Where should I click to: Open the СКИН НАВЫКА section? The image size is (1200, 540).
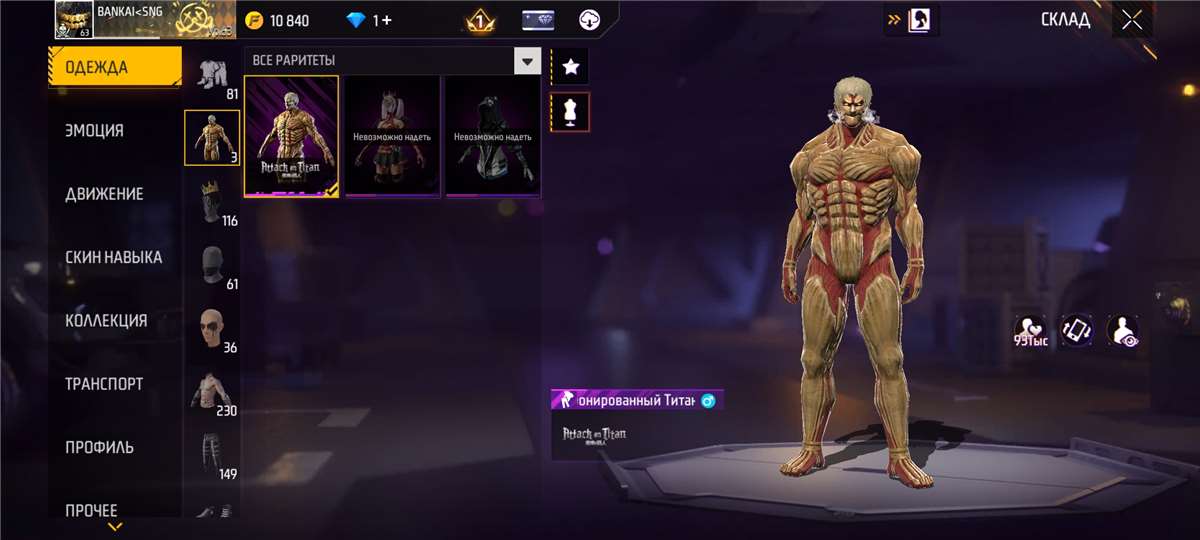click(115, 257)
